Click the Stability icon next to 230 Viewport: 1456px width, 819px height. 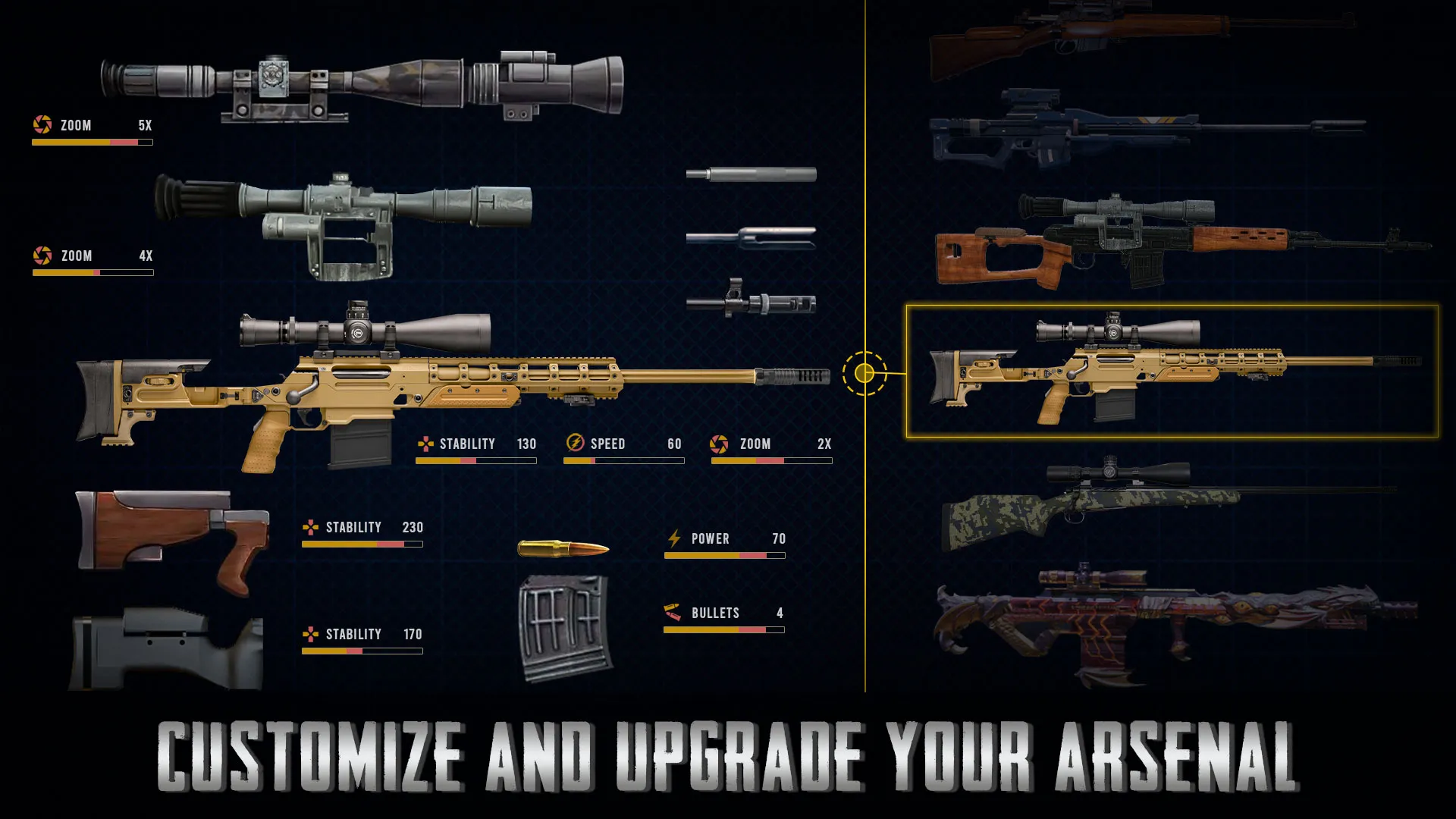(x=311, y=527)
